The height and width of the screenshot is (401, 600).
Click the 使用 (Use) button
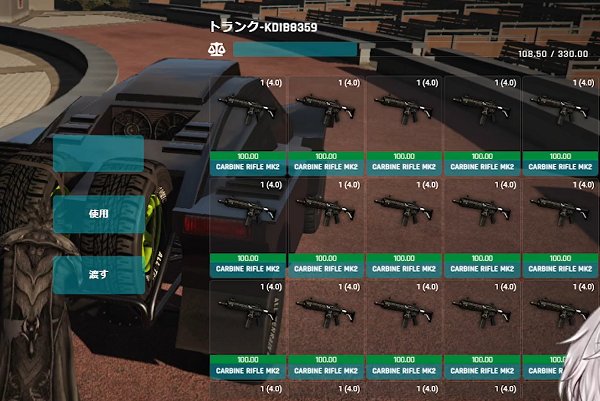point(98,214)
